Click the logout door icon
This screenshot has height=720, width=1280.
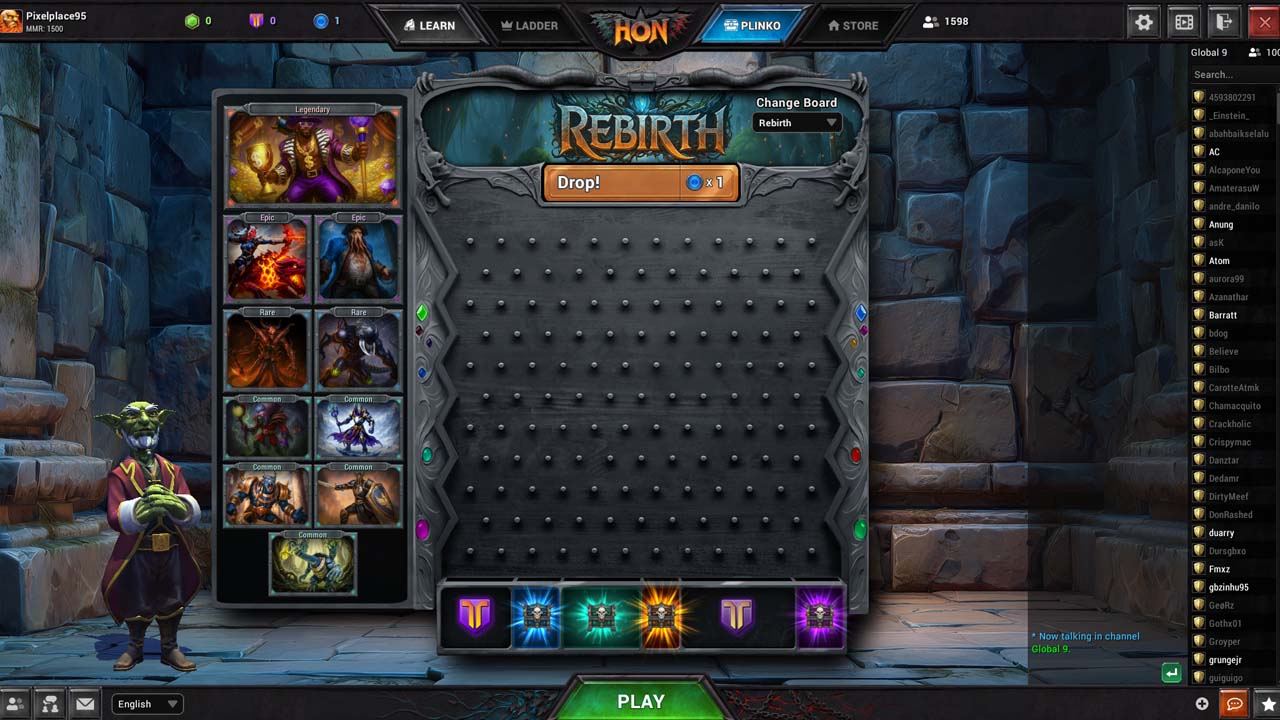pos(1223,22)
